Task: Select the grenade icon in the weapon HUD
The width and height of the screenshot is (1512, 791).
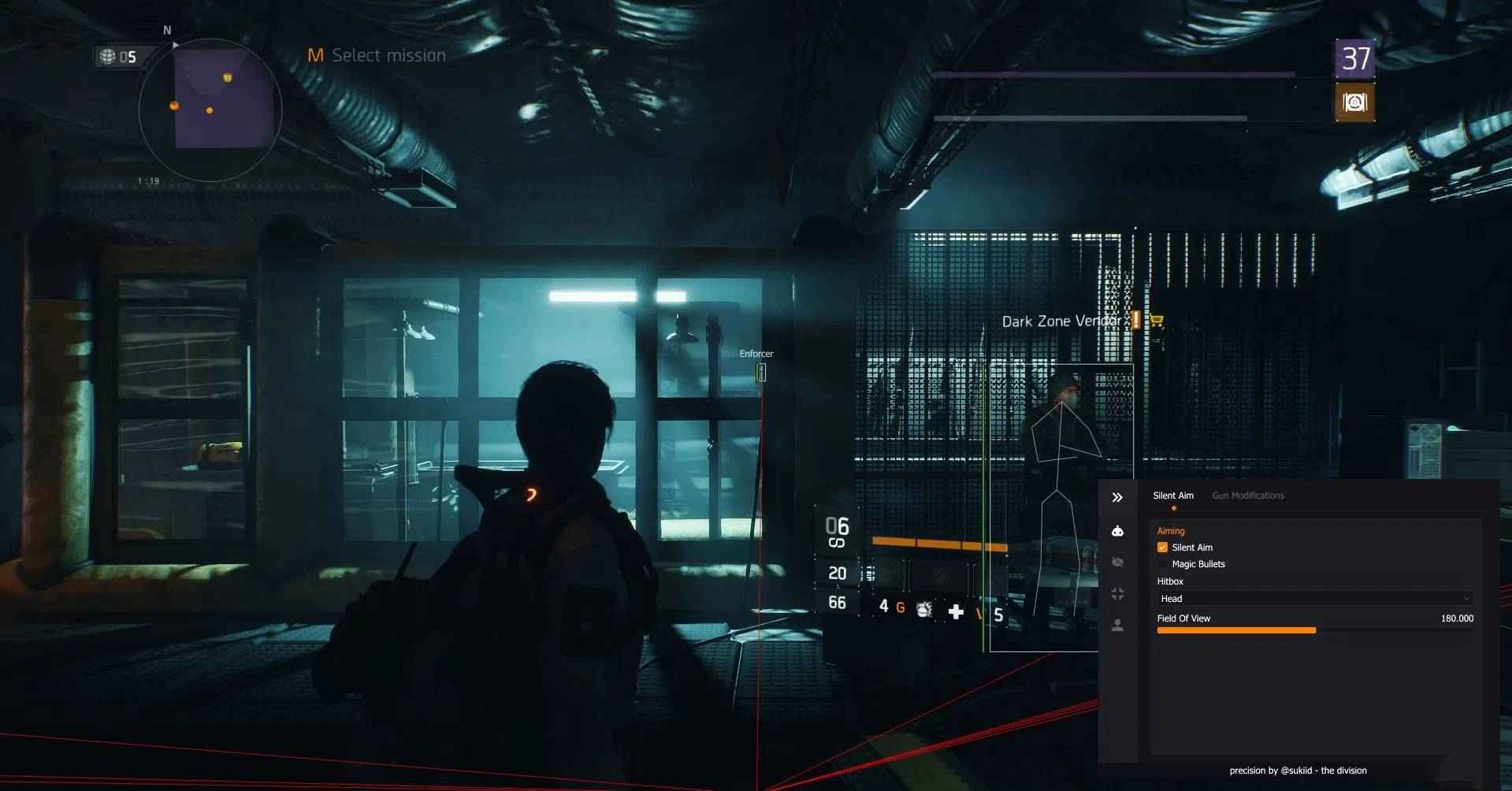Action: point(922,609)
